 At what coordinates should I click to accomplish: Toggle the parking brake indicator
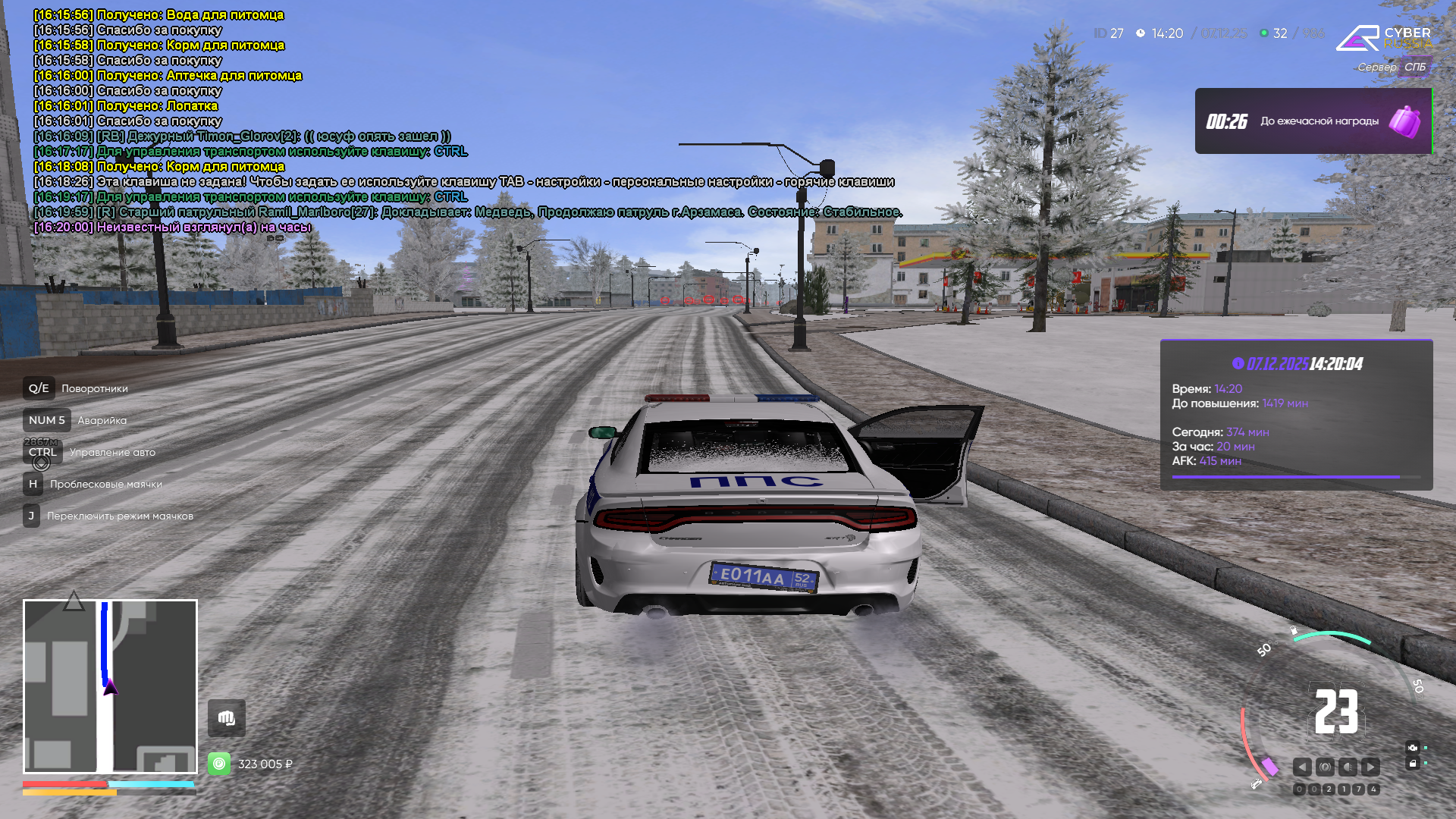pos(1325,767)
